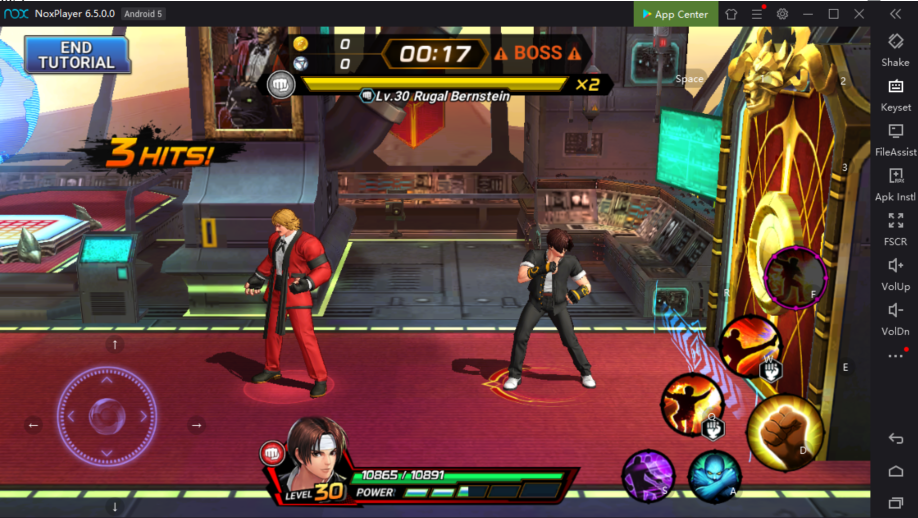918x518 pixels.
Task: Open the FileAssist tool
Action: coord(895,139)
